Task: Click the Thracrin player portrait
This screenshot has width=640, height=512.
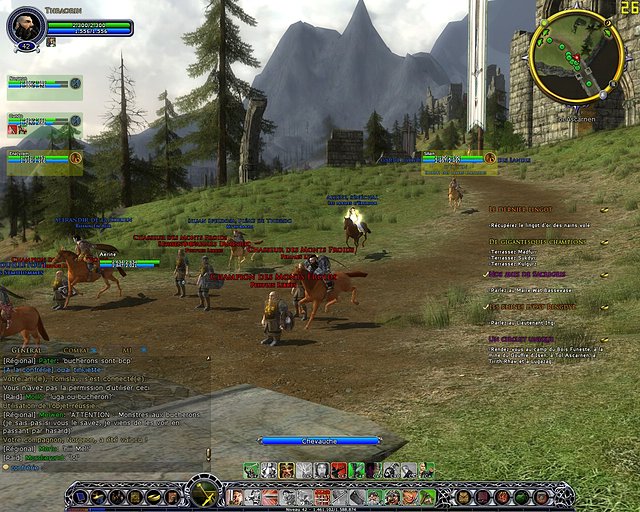Action: 27,26
